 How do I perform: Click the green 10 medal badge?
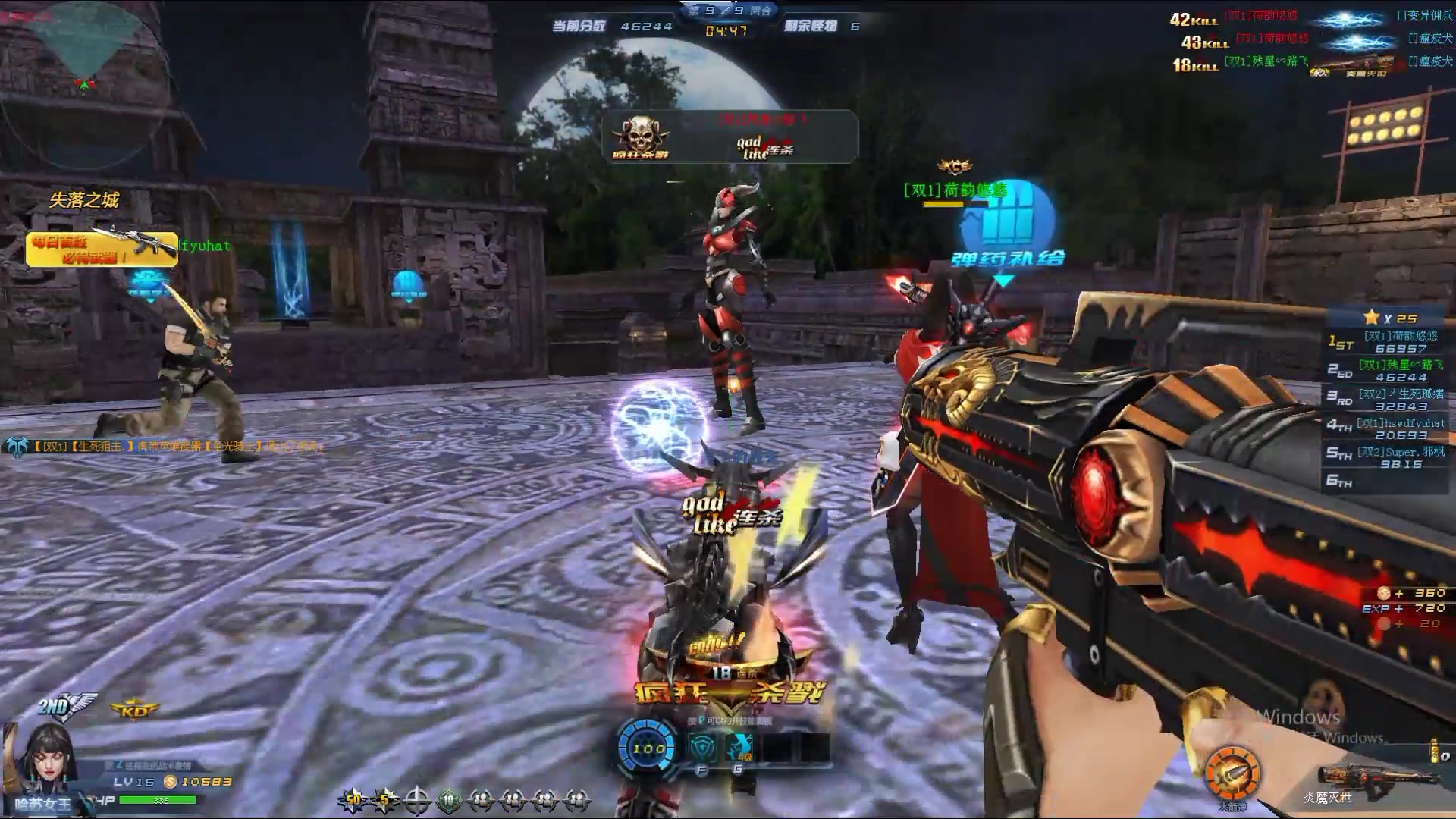tap(449, 799)
